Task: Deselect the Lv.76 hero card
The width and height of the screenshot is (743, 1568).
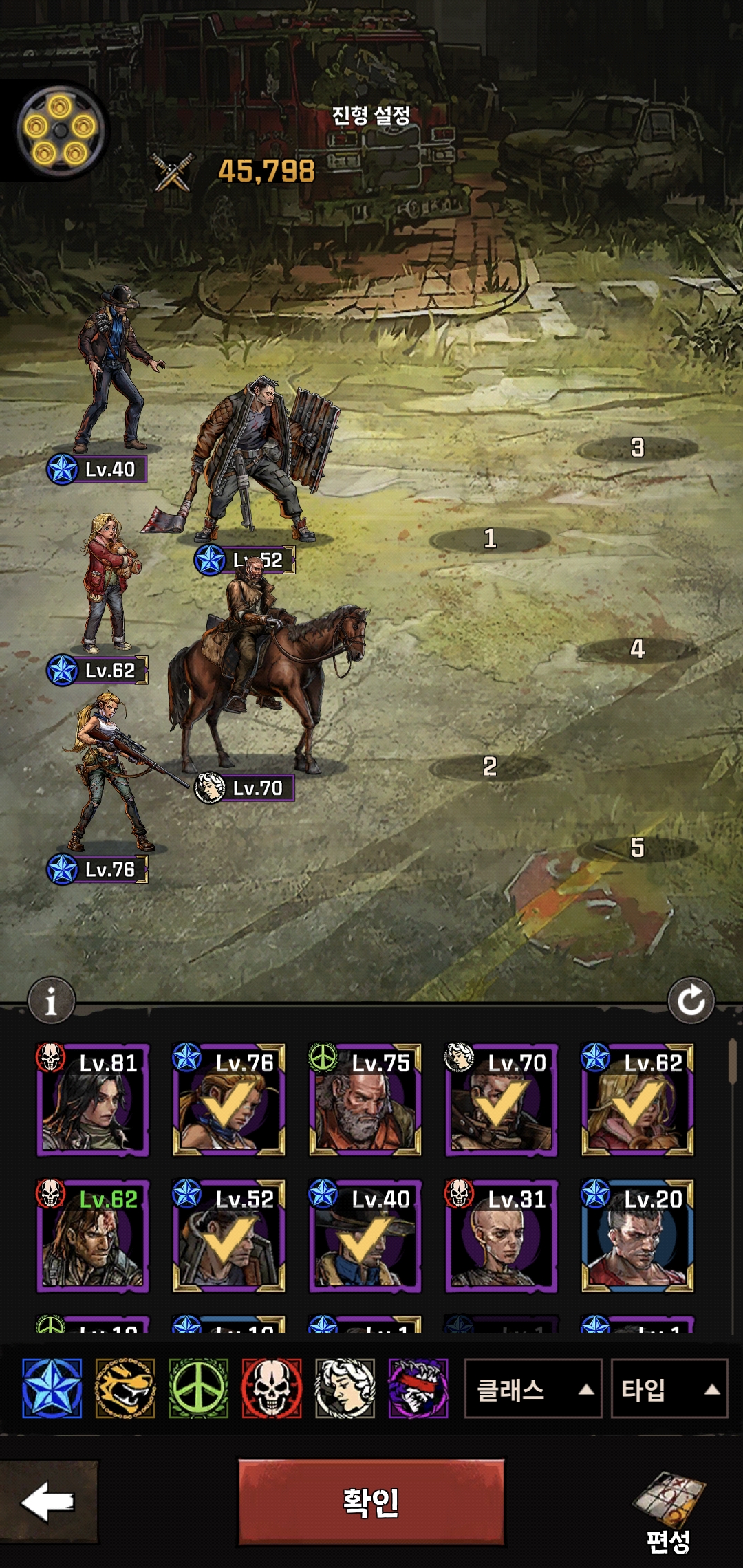Action: (228, 1100)
